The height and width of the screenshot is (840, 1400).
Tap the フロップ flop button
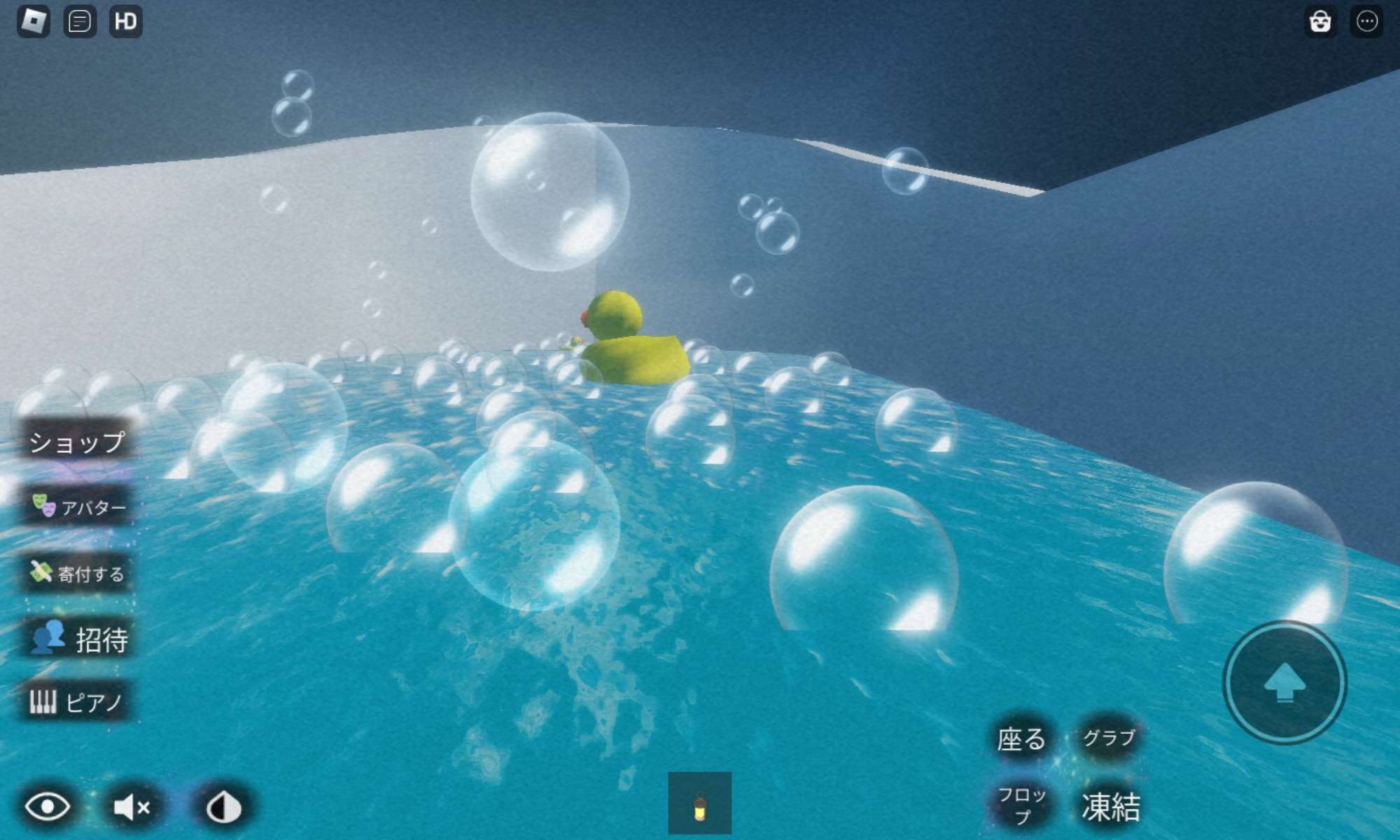[x=1022, y=805]
